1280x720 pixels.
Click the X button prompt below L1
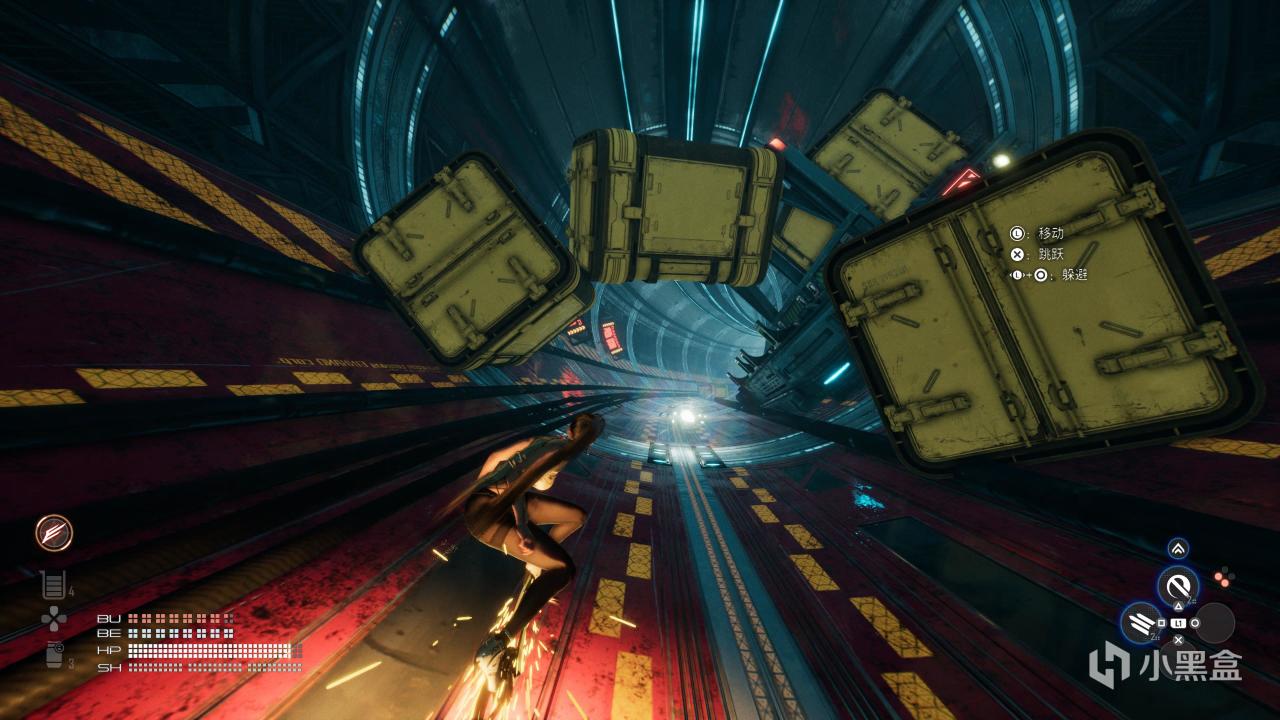1178,639
